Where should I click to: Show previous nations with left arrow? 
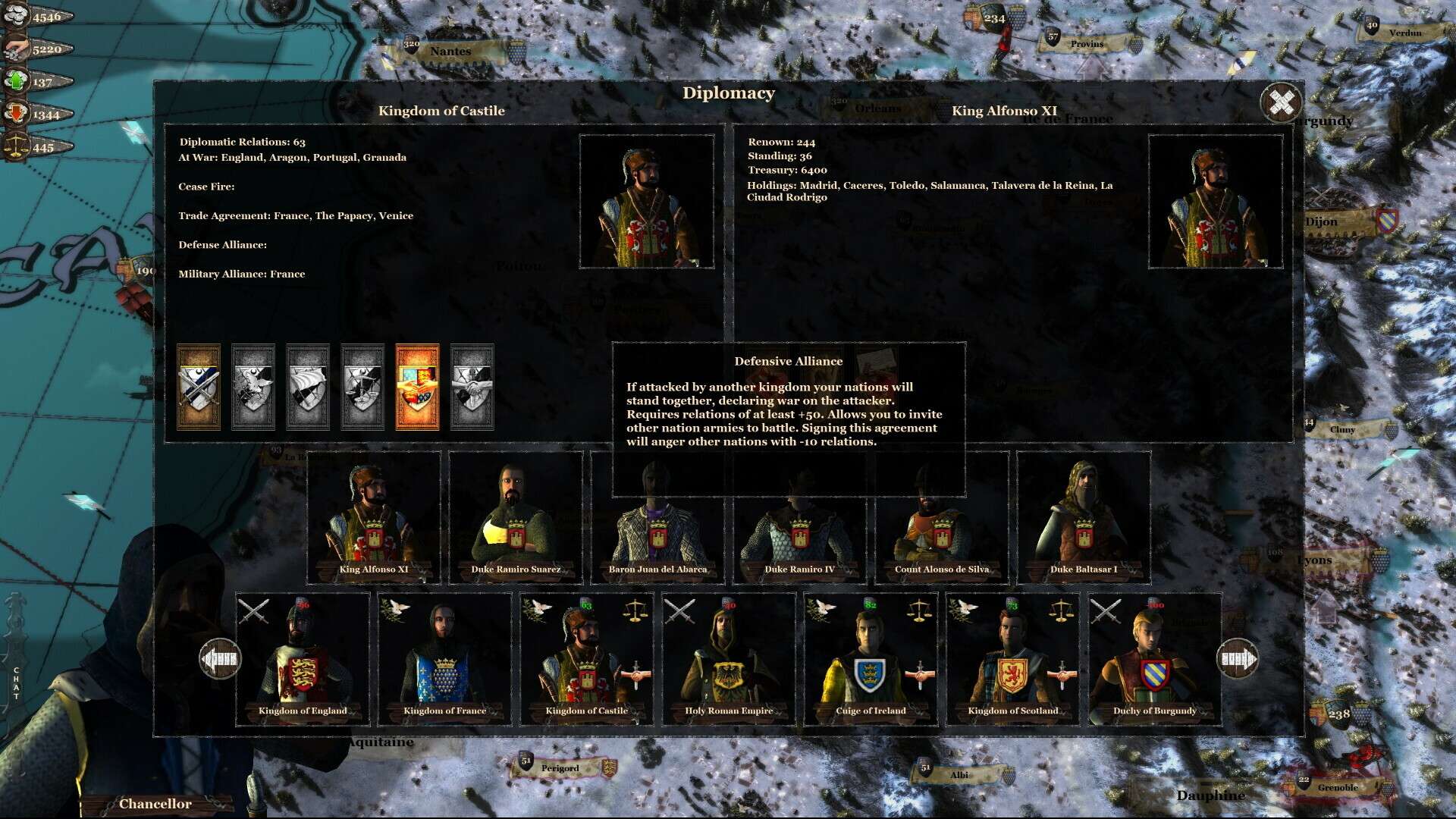220,659
